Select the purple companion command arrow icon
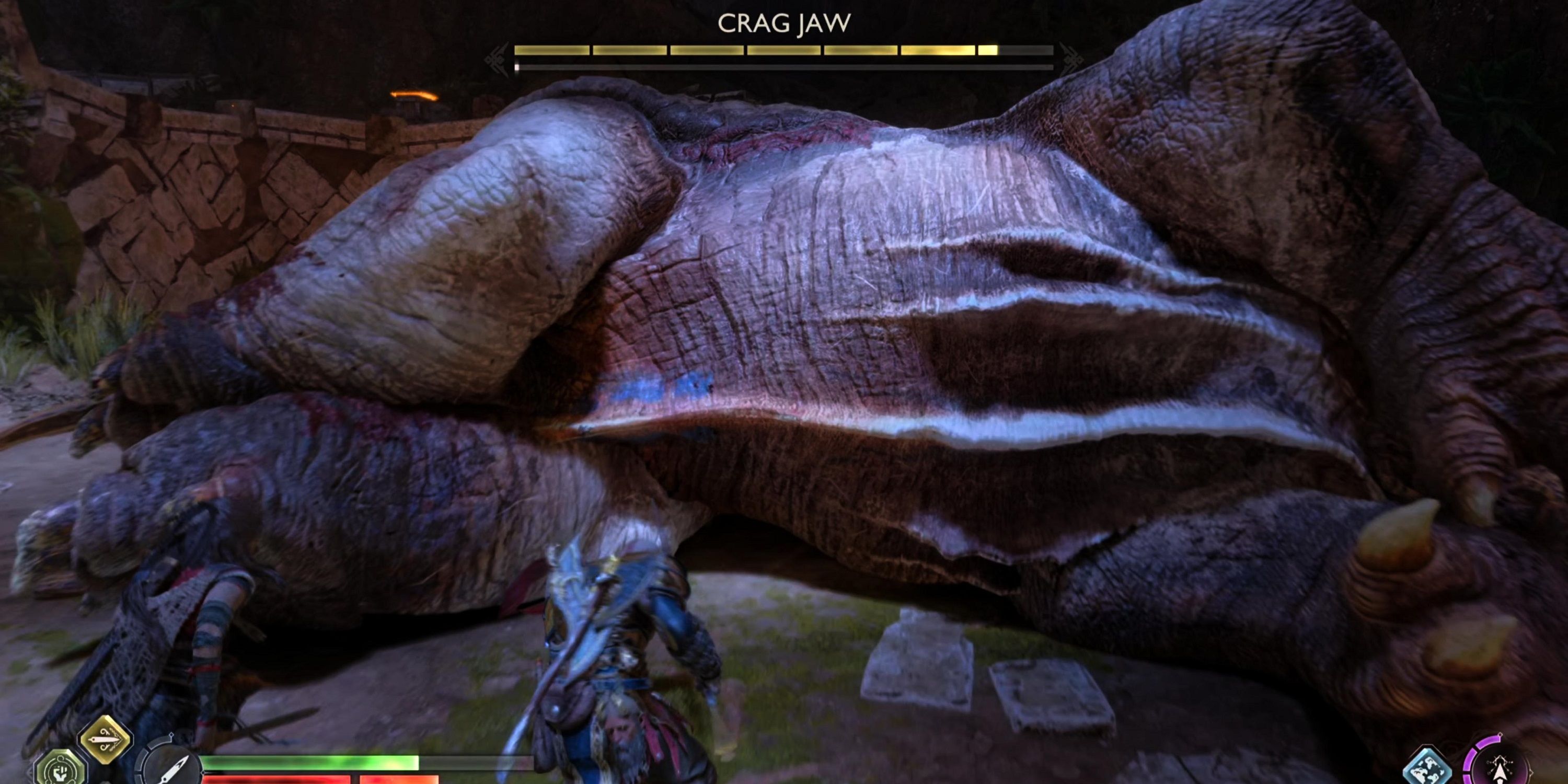Viewport: 1568px width, 784px height. tap(1500, 768)
